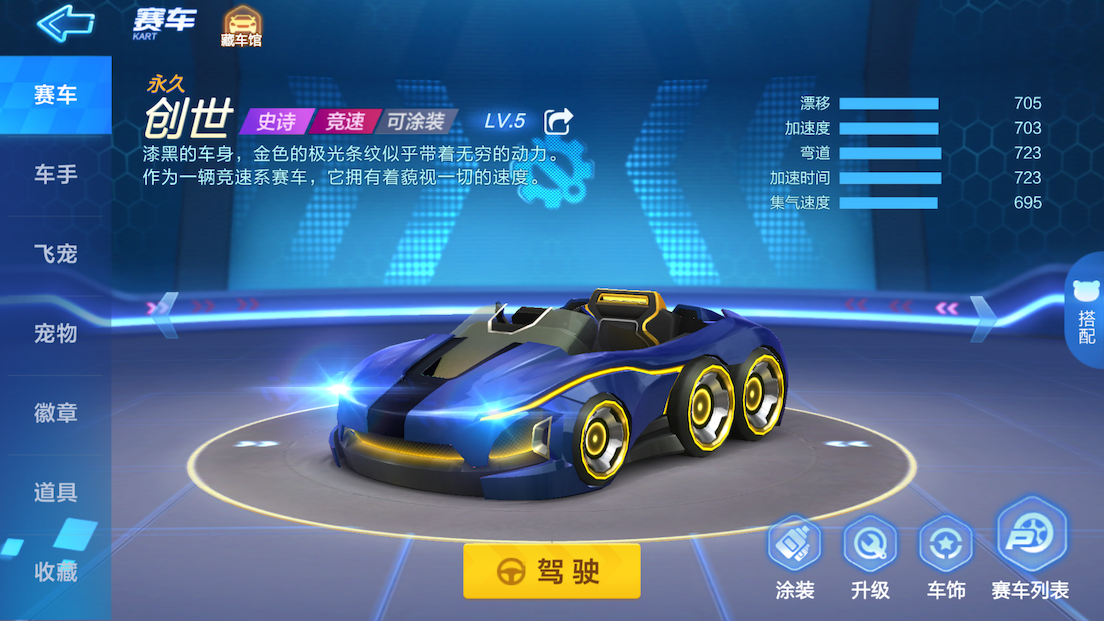The width and height of the screenshot is (1104, 621).
Task: Open the 升级 upgrade menu
Action: point(870,556)
